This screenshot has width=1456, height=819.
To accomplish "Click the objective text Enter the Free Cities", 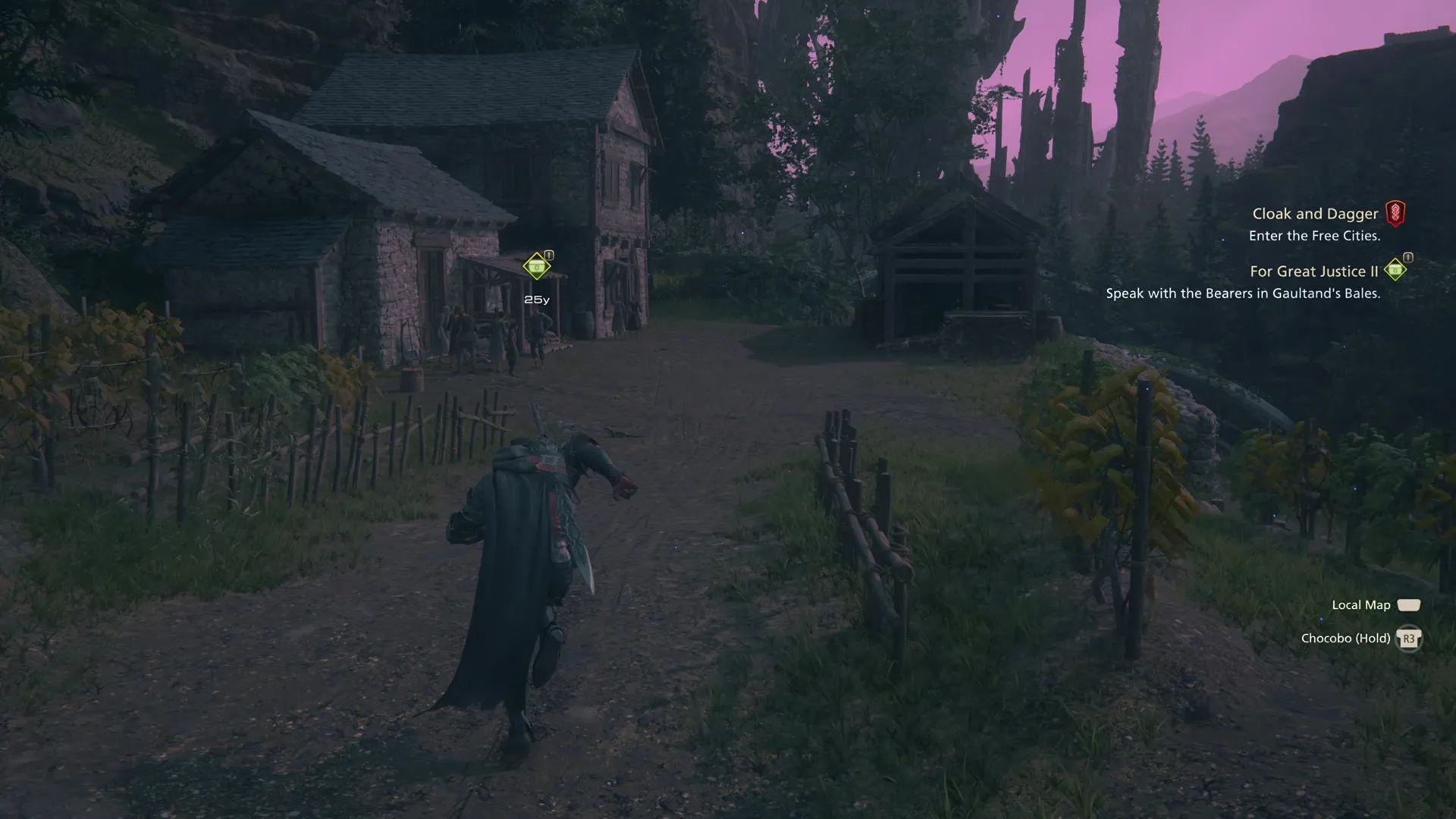I will click(1316, 236).
